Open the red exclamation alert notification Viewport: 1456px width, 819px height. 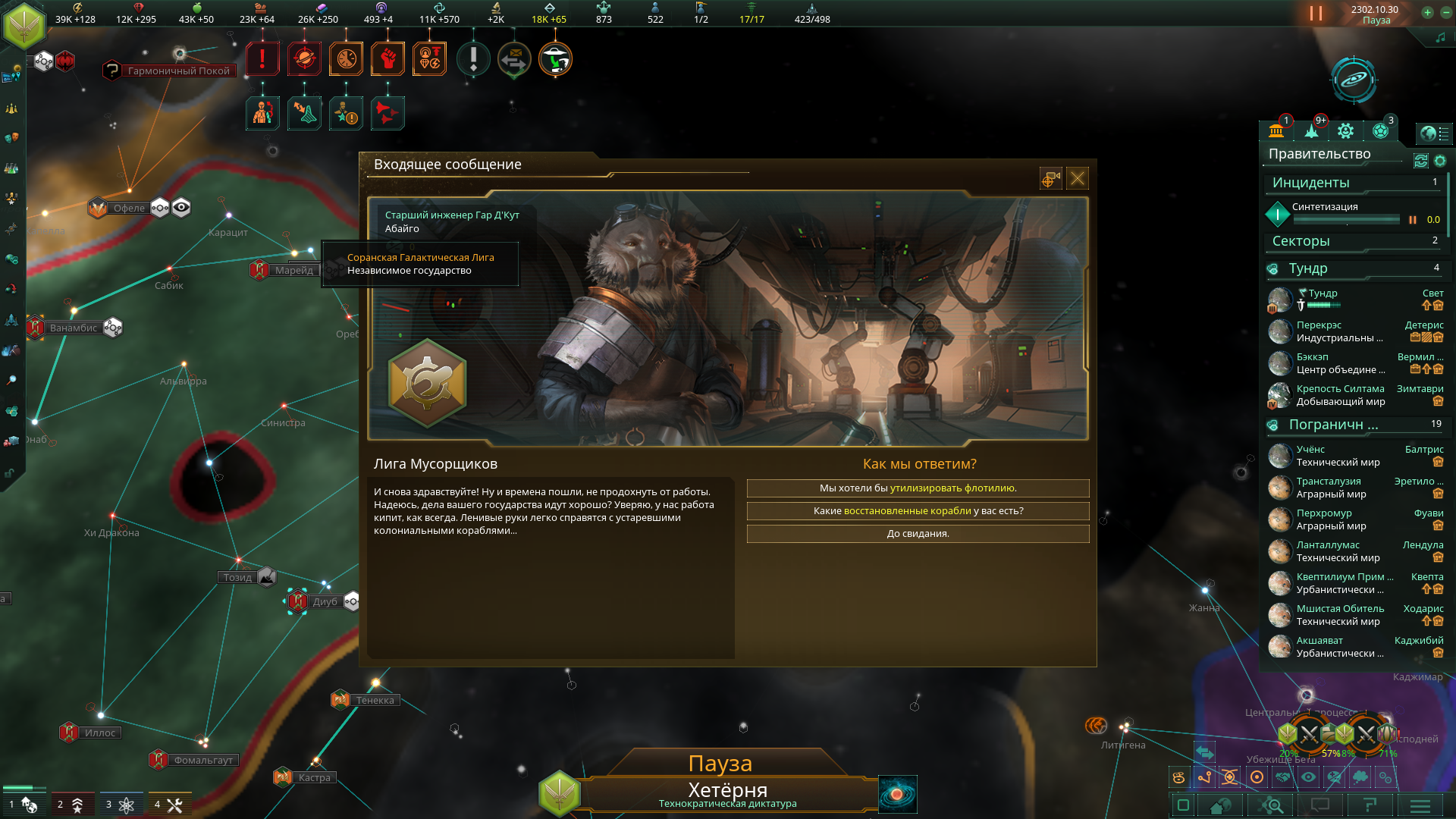[262, 58]
